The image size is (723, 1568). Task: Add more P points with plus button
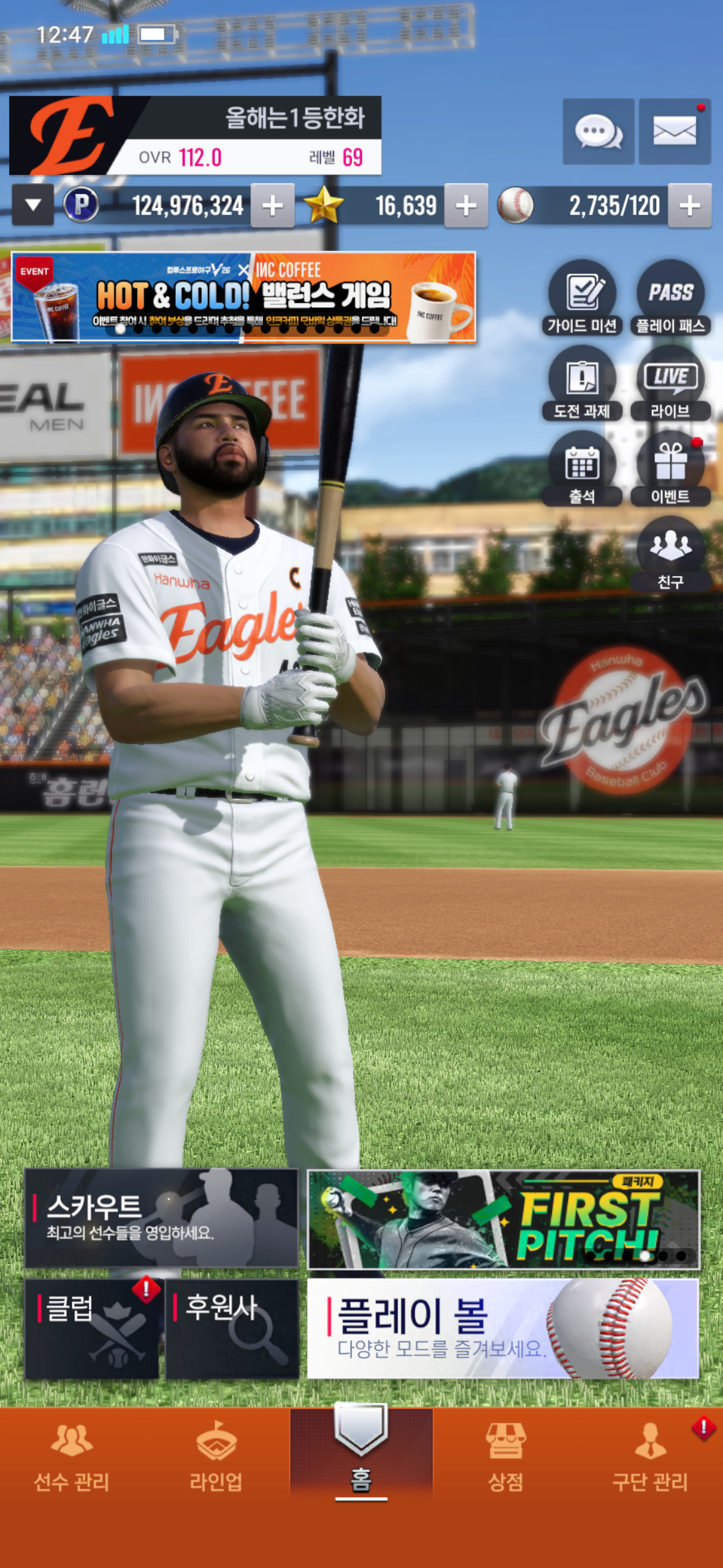[272, 206]
